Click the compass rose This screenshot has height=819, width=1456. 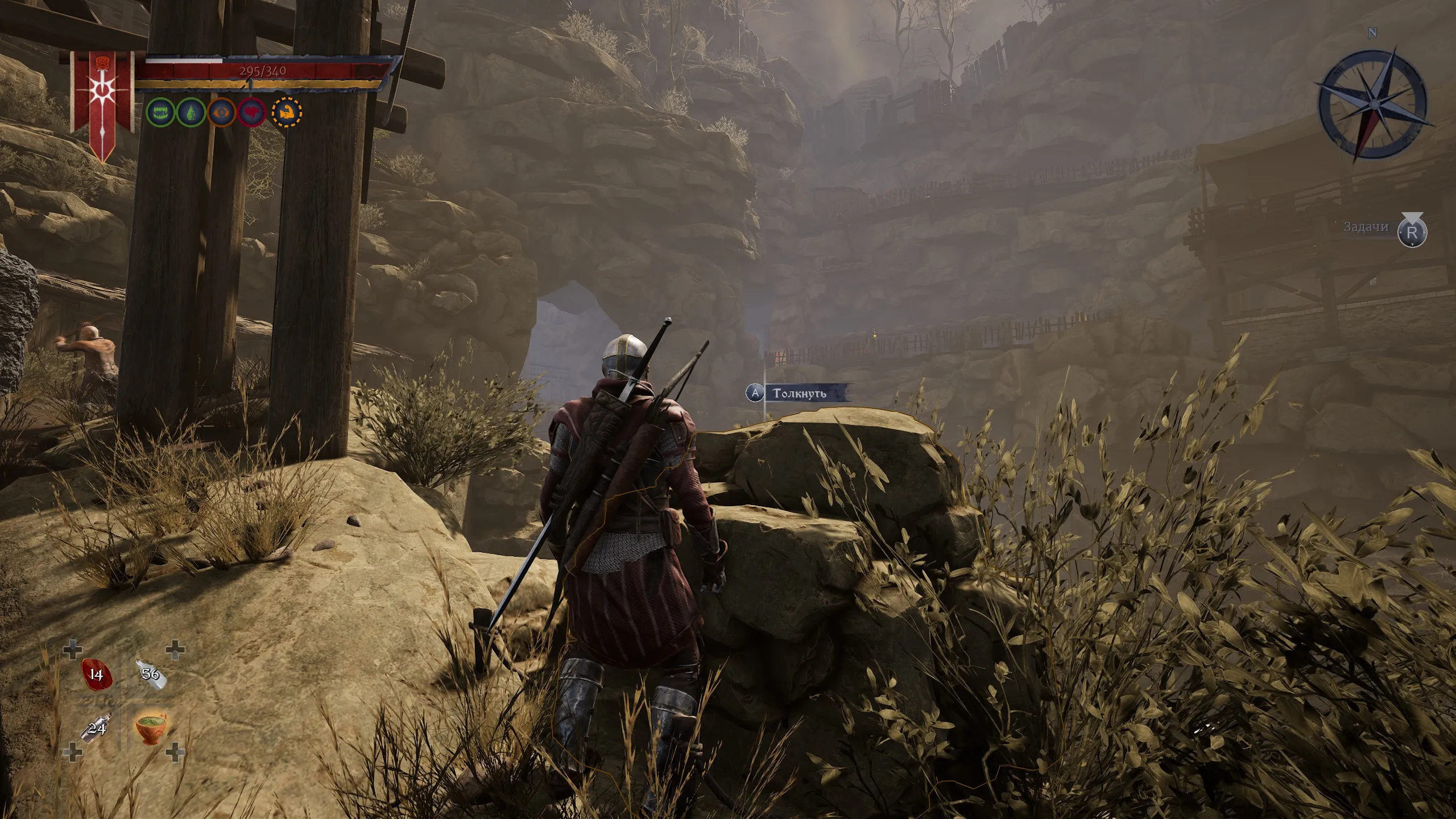click(x=1372, y=104)
